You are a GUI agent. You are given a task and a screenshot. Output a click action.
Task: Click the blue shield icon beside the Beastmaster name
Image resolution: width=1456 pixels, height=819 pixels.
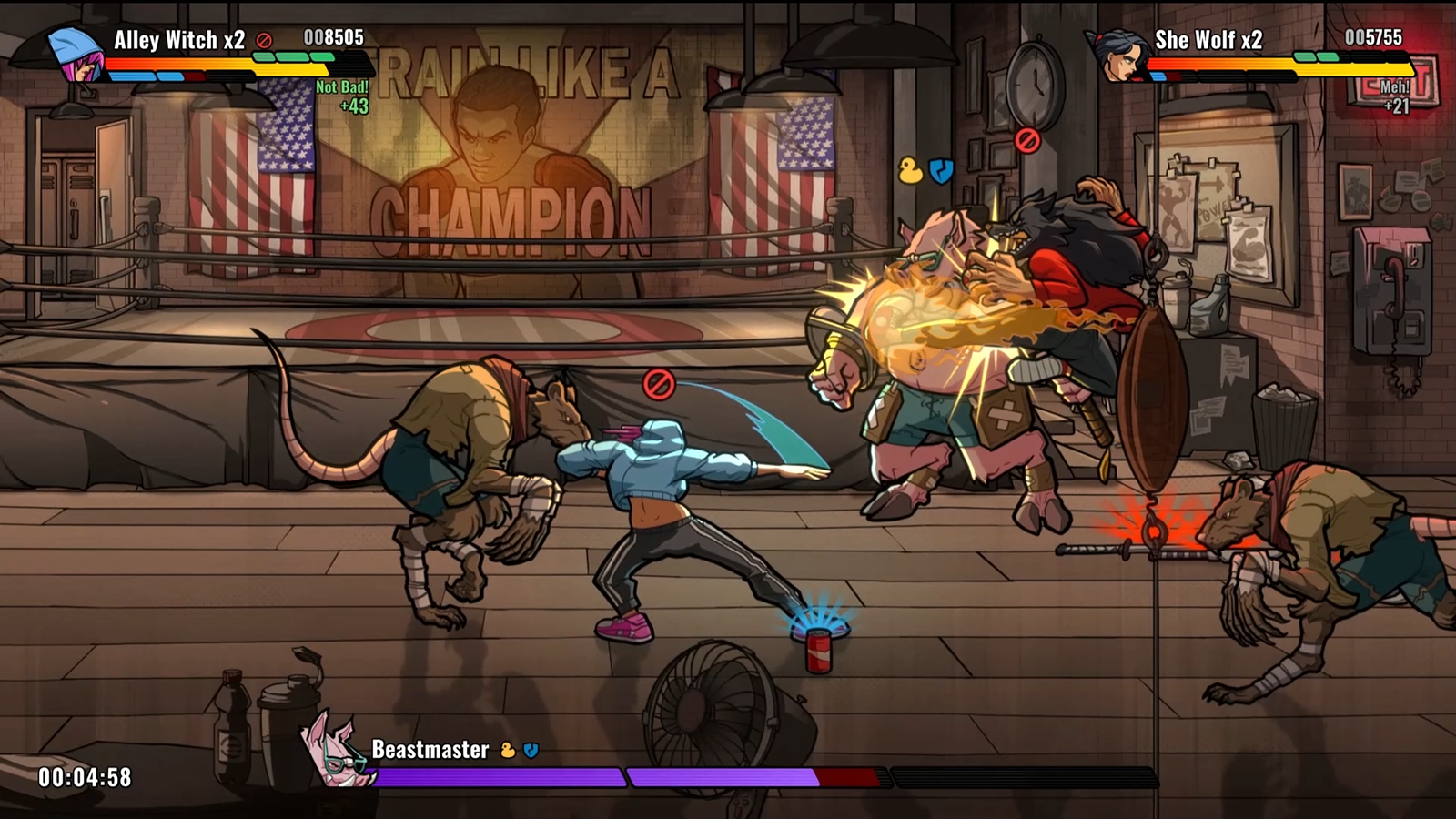tap(531, 751)
